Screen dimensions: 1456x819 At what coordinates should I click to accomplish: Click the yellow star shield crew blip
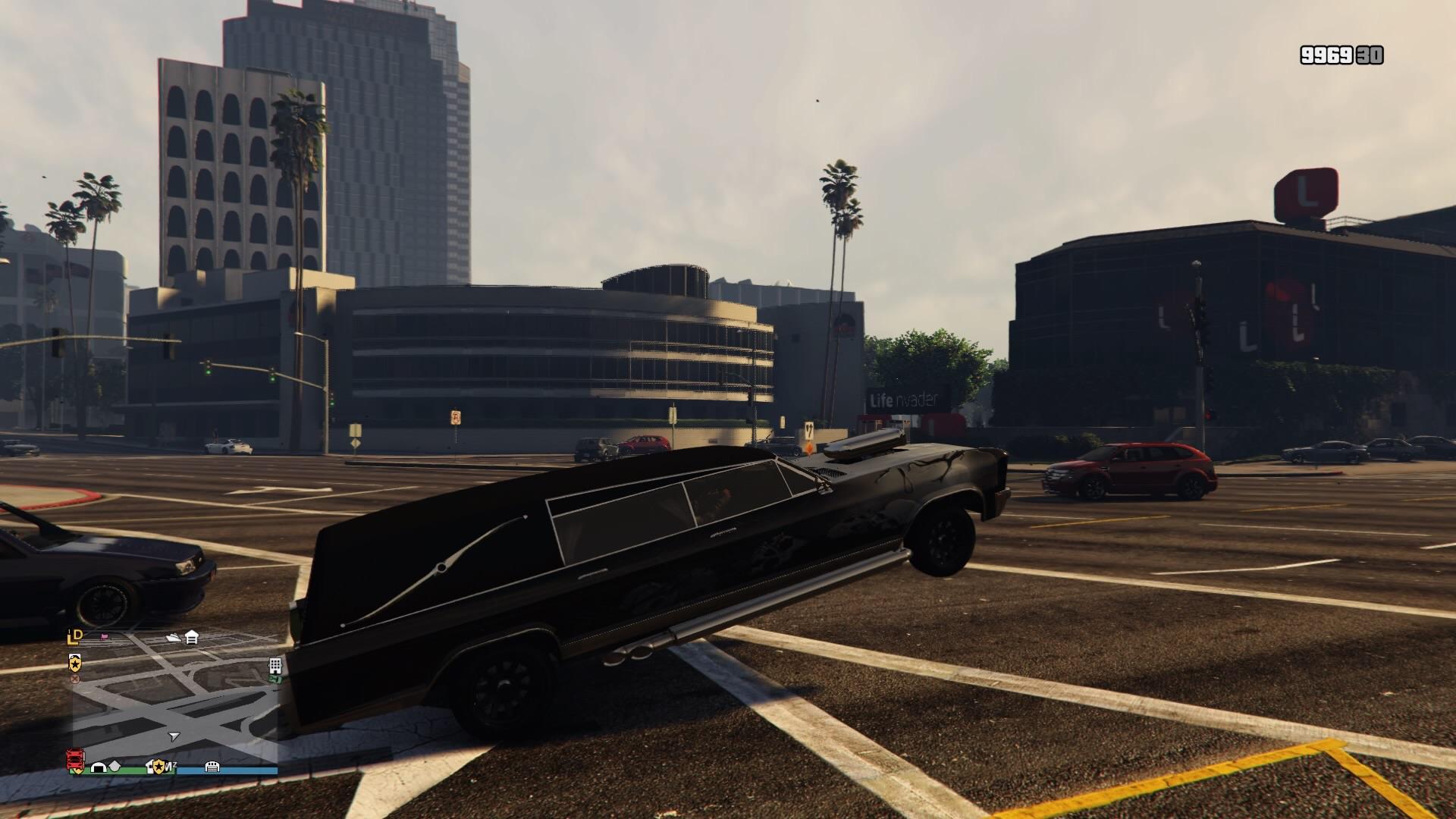tap(76, 663)
